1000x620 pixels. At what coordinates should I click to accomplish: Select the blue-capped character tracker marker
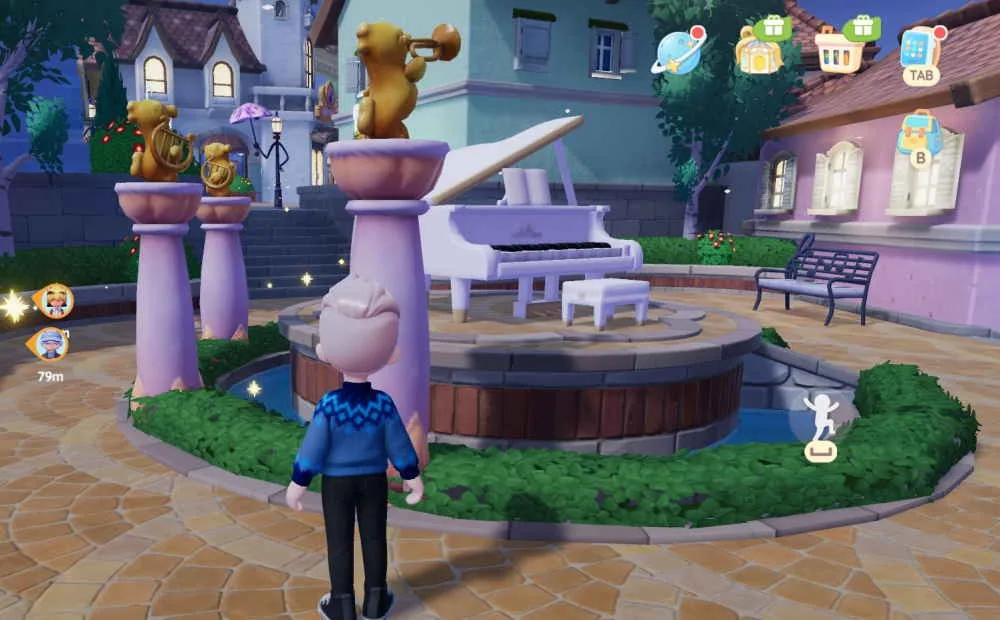[x=52, y=344]
